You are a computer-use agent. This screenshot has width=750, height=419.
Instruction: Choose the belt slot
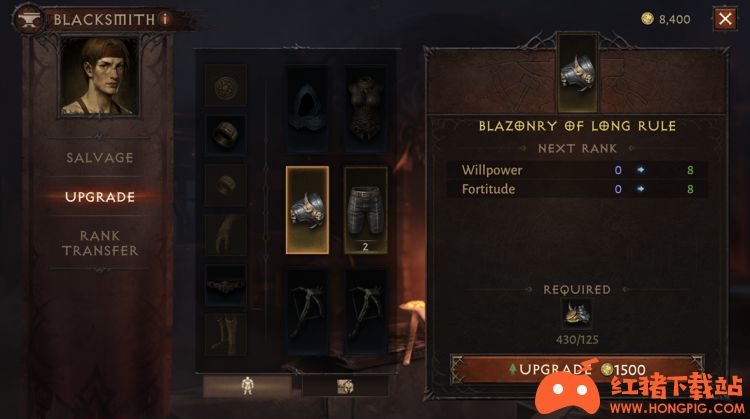point(226,285)
